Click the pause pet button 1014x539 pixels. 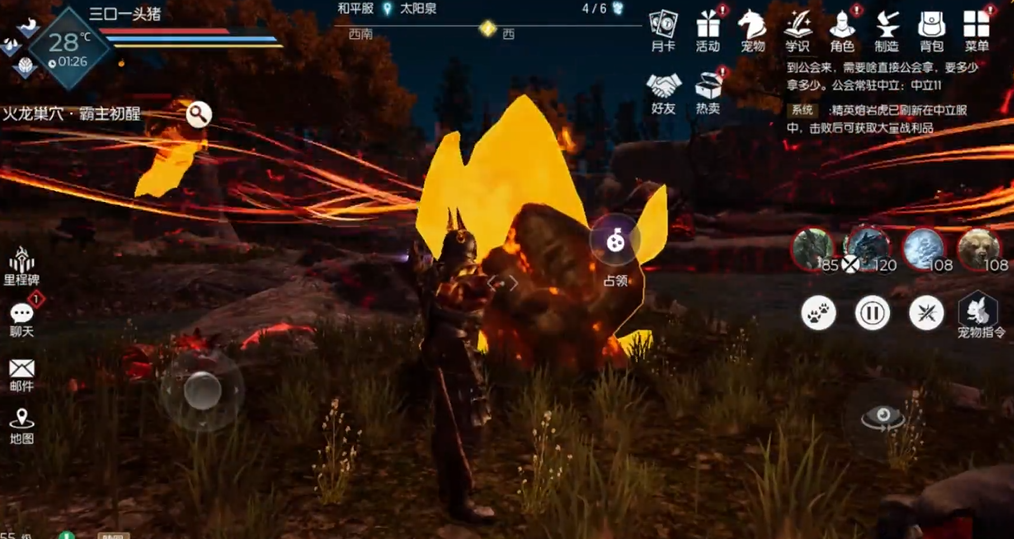pos(872,313)
